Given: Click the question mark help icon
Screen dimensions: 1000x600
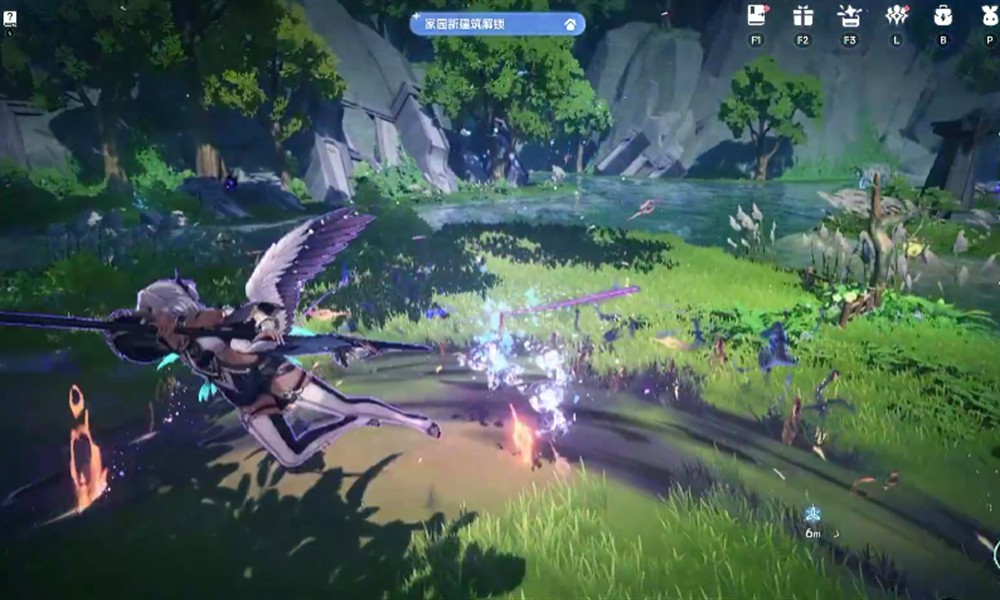Looking at the screenshot, I should pyautogui.click(x=10, y=19).
